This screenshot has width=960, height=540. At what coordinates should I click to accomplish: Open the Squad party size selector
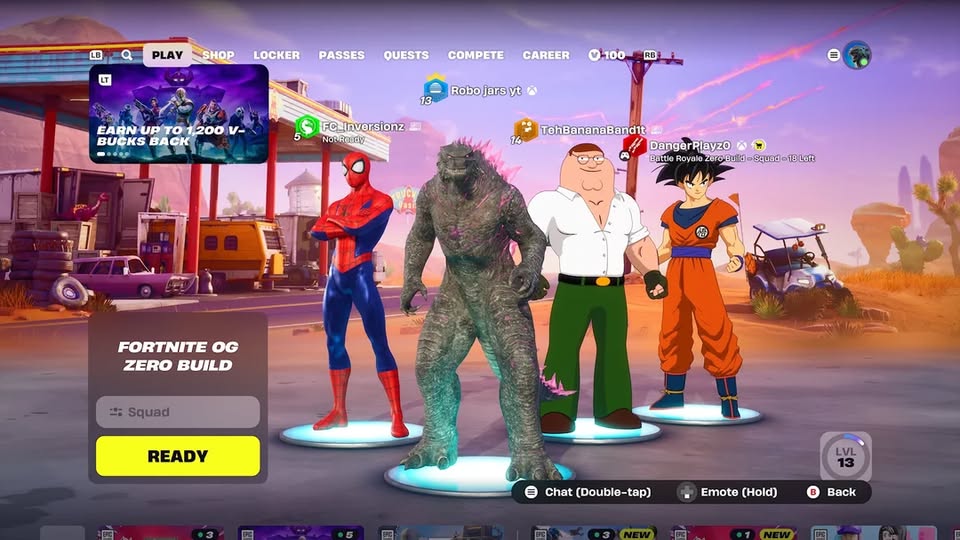coord(178,412)
